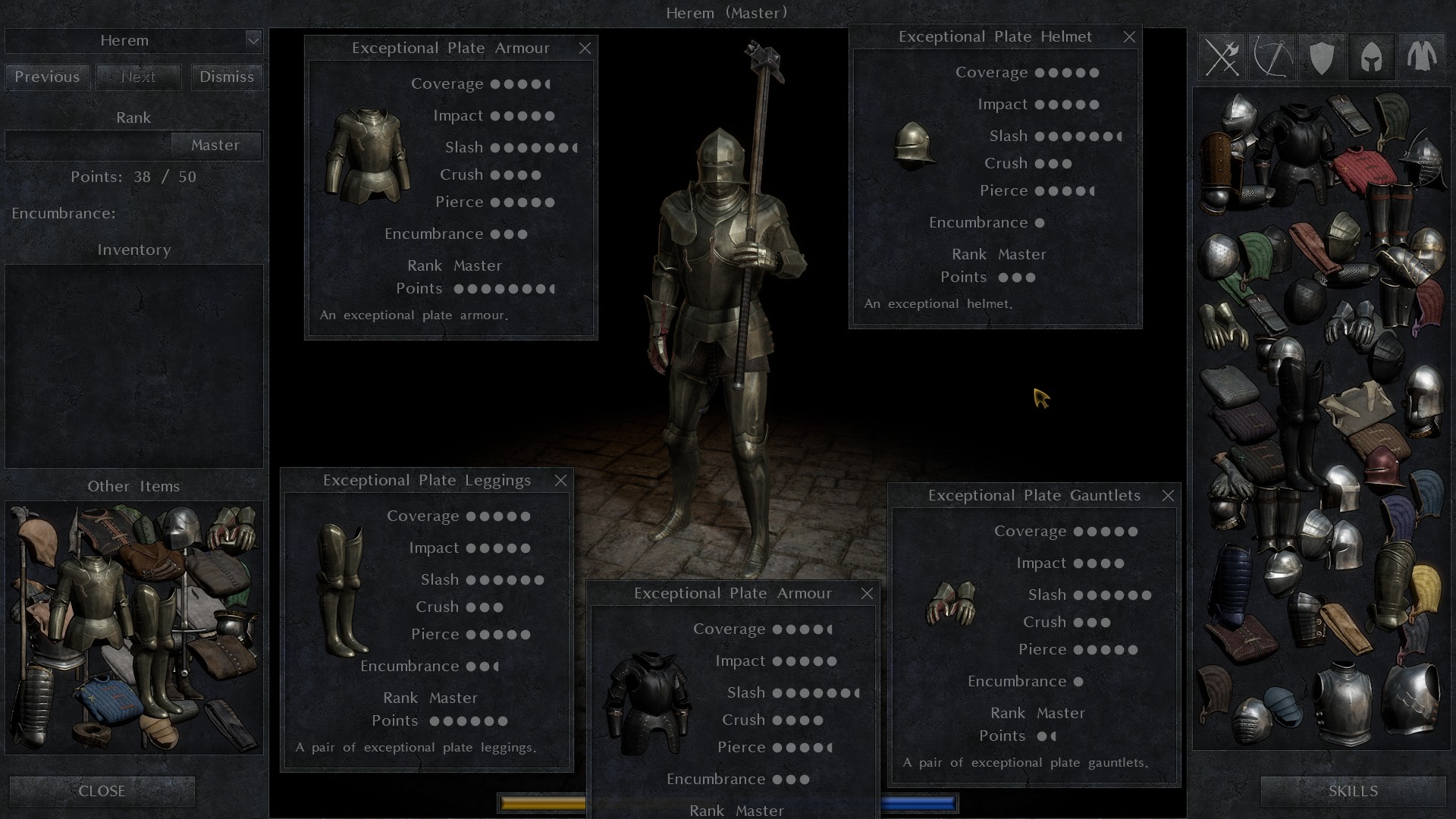Open the ranged weapons category icon

pos(1272,57)
